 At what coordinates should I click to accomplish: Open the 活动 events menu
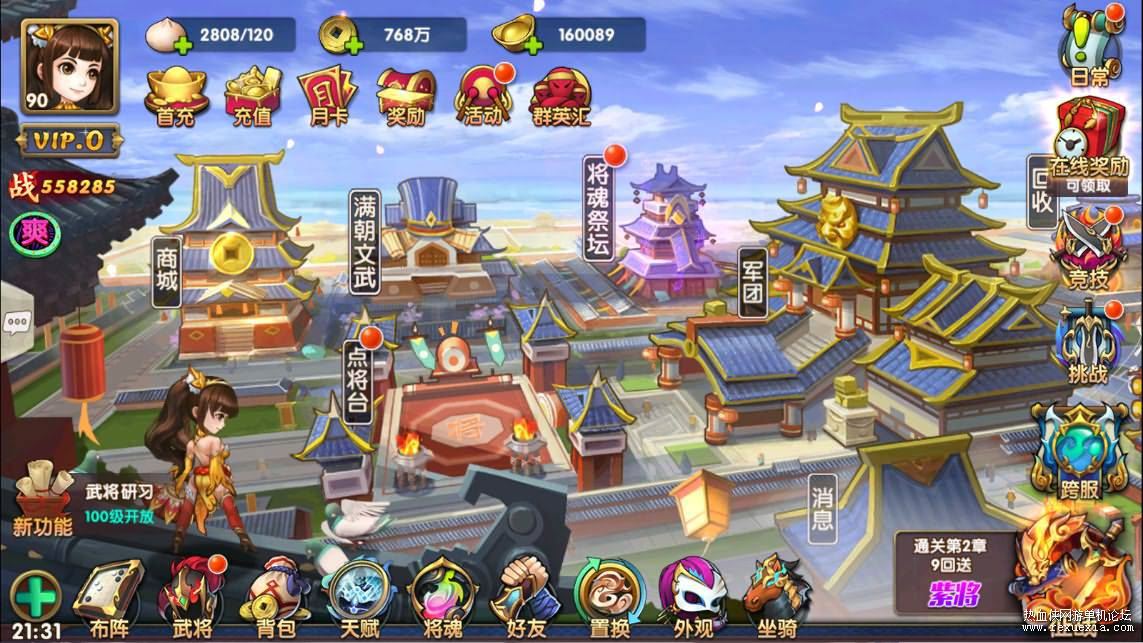(483, 96)
